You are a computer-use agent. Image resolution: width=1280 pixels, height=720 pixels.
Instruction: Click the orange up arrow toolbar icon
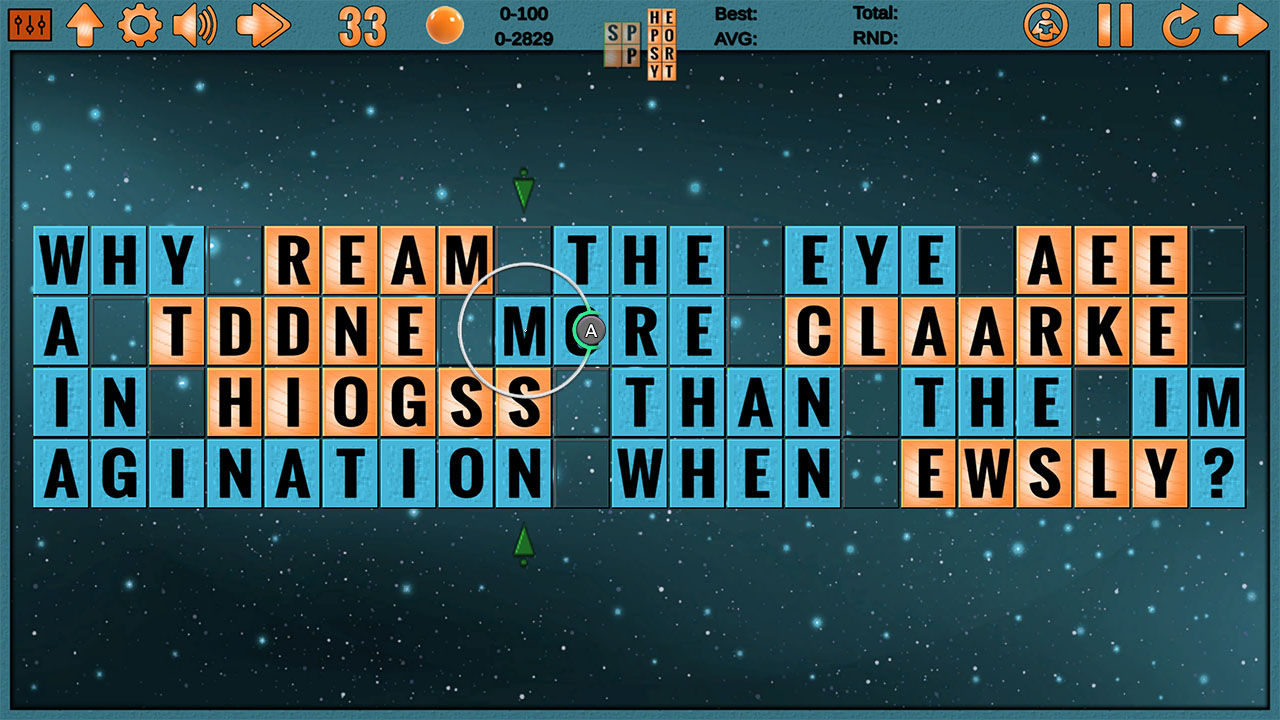[x=86, y=25]
